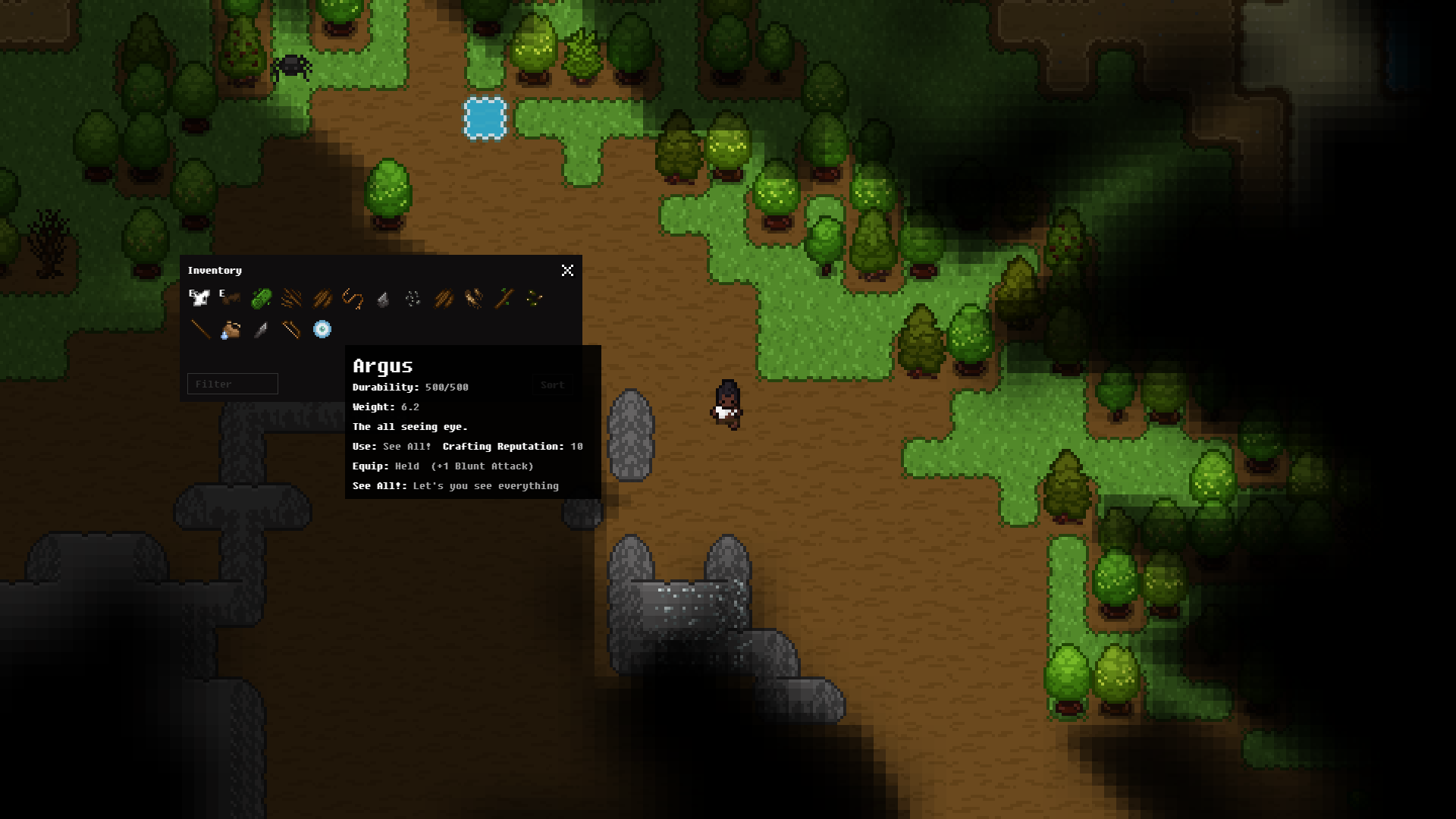Pick the green leafy bundle

tap(261, 298)
